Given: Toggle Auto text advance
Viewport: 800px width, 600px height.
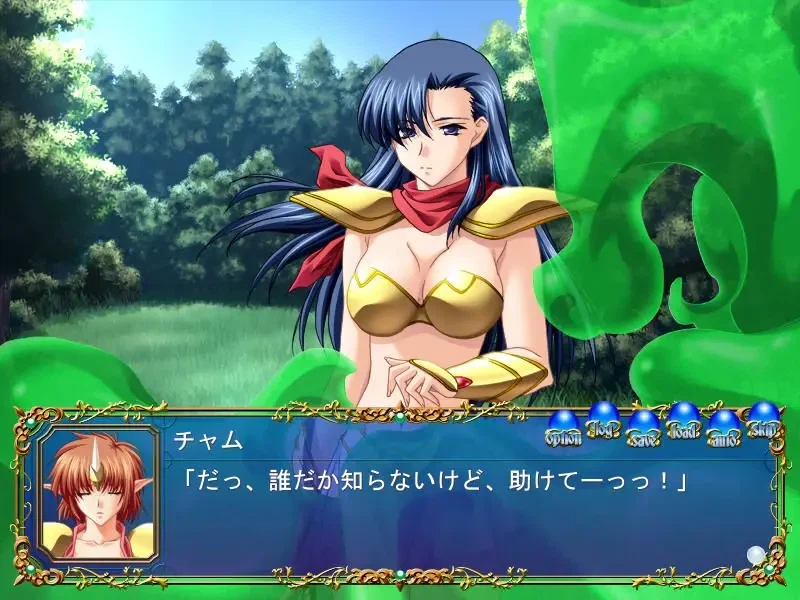Looking at the screenshot, I should (x=723, y=427).
